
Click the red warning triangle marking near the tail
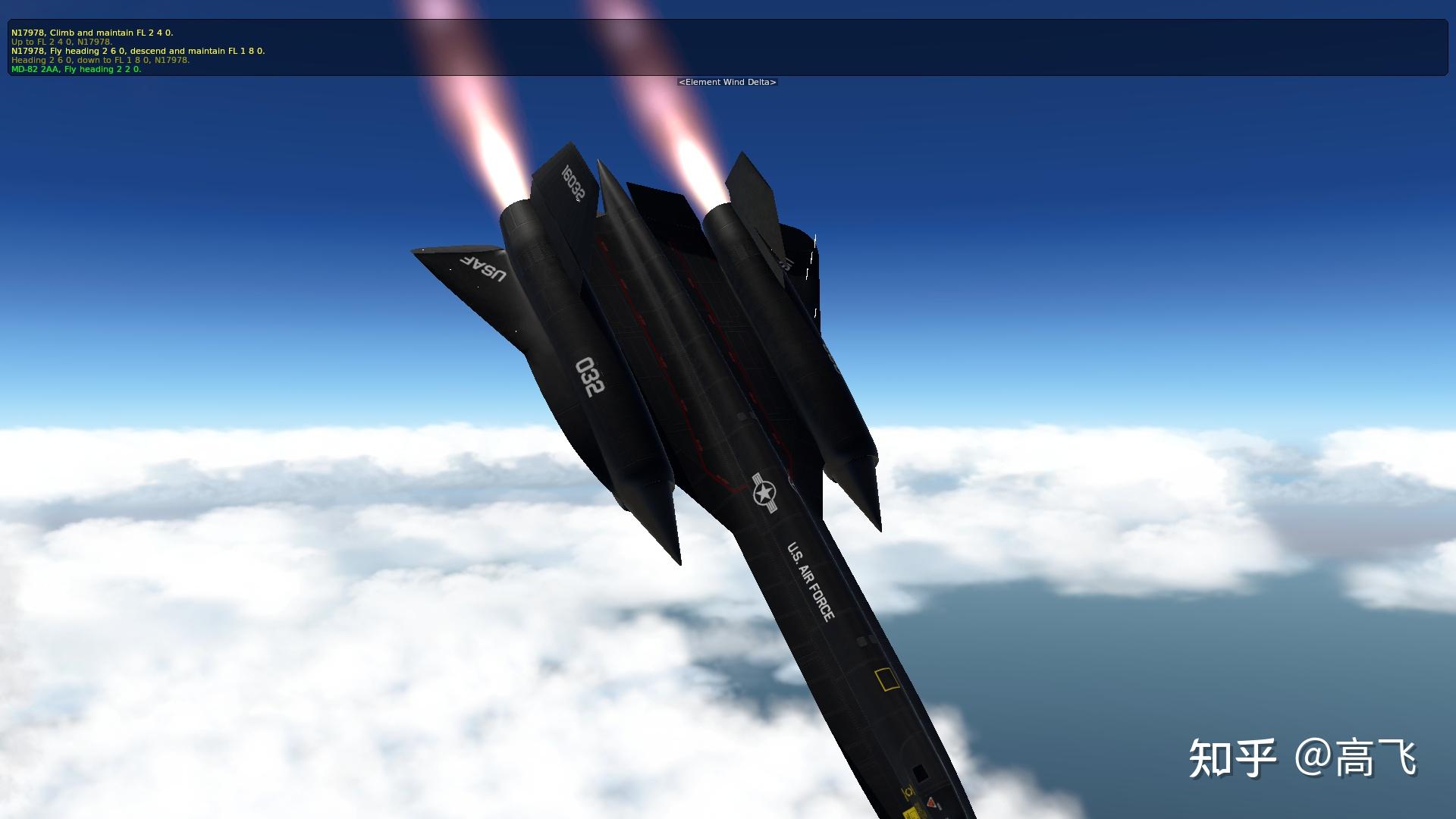pyautogui.click(x=930, y=802)
